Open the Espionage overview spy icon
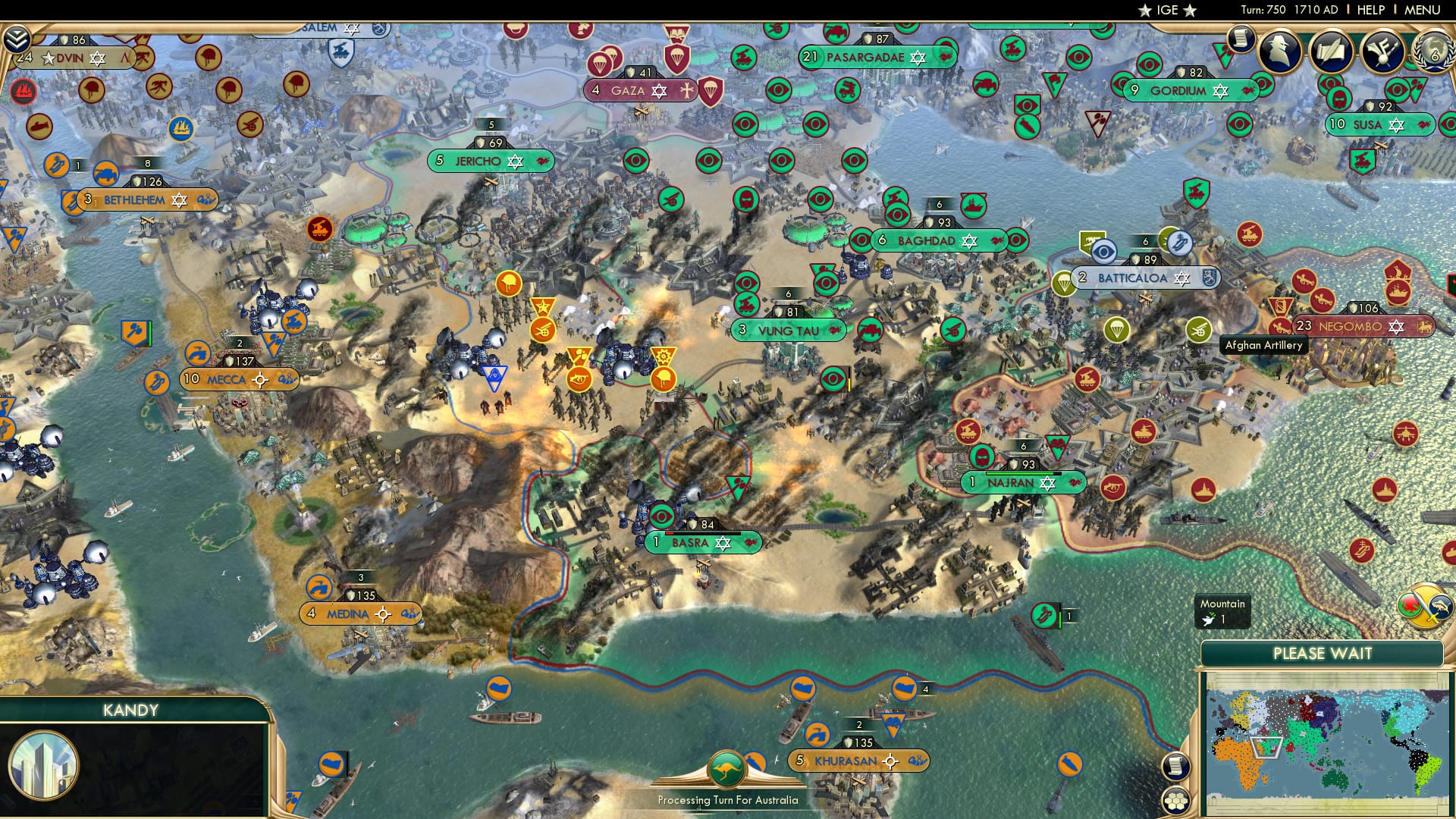This screenshot has width=1456, height=819. pos(1279,50)
